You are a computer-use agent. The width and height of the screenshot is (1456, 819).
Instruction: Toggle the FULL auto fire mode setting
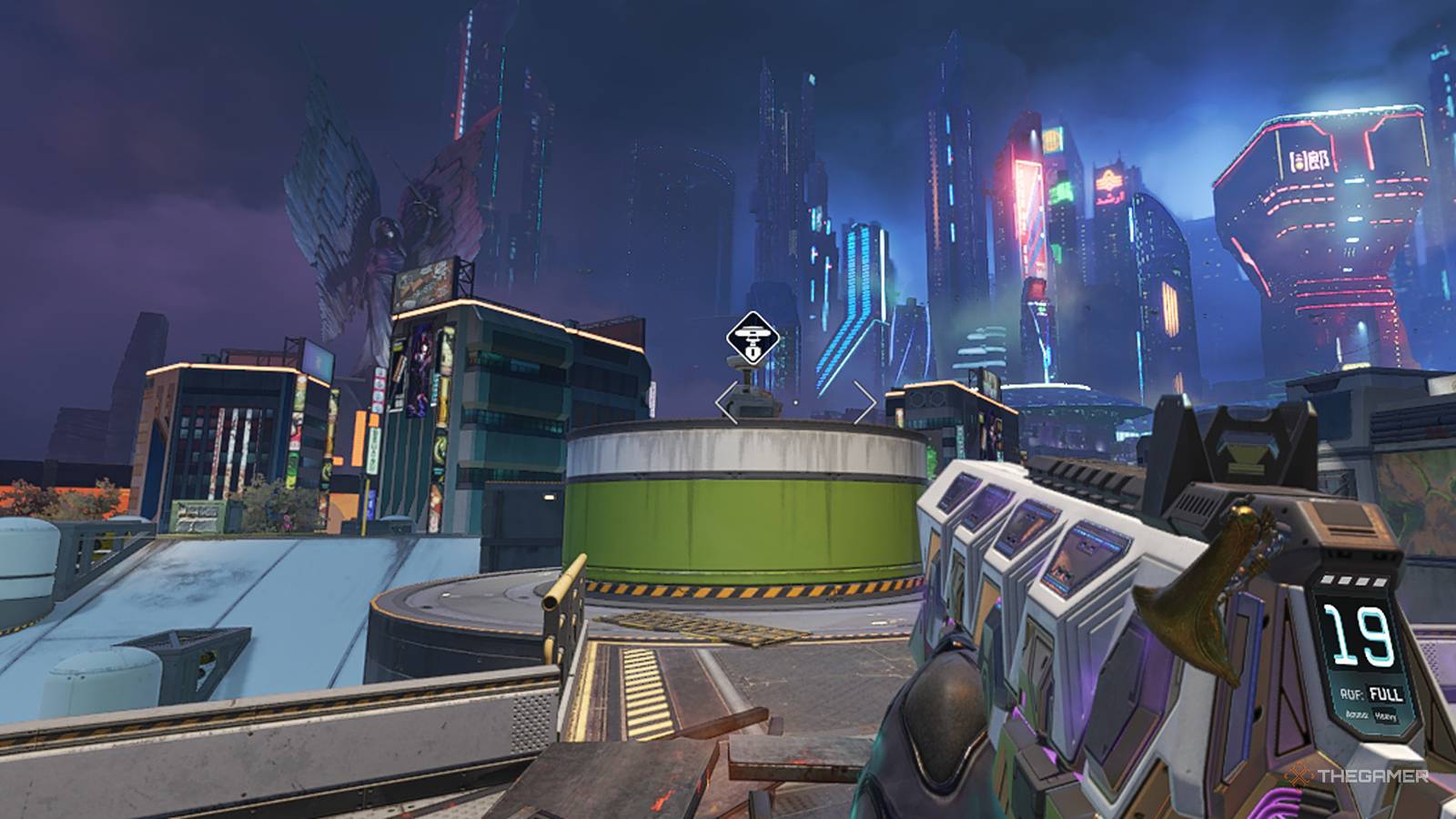pyautogui.click(x=1384, y=694)
